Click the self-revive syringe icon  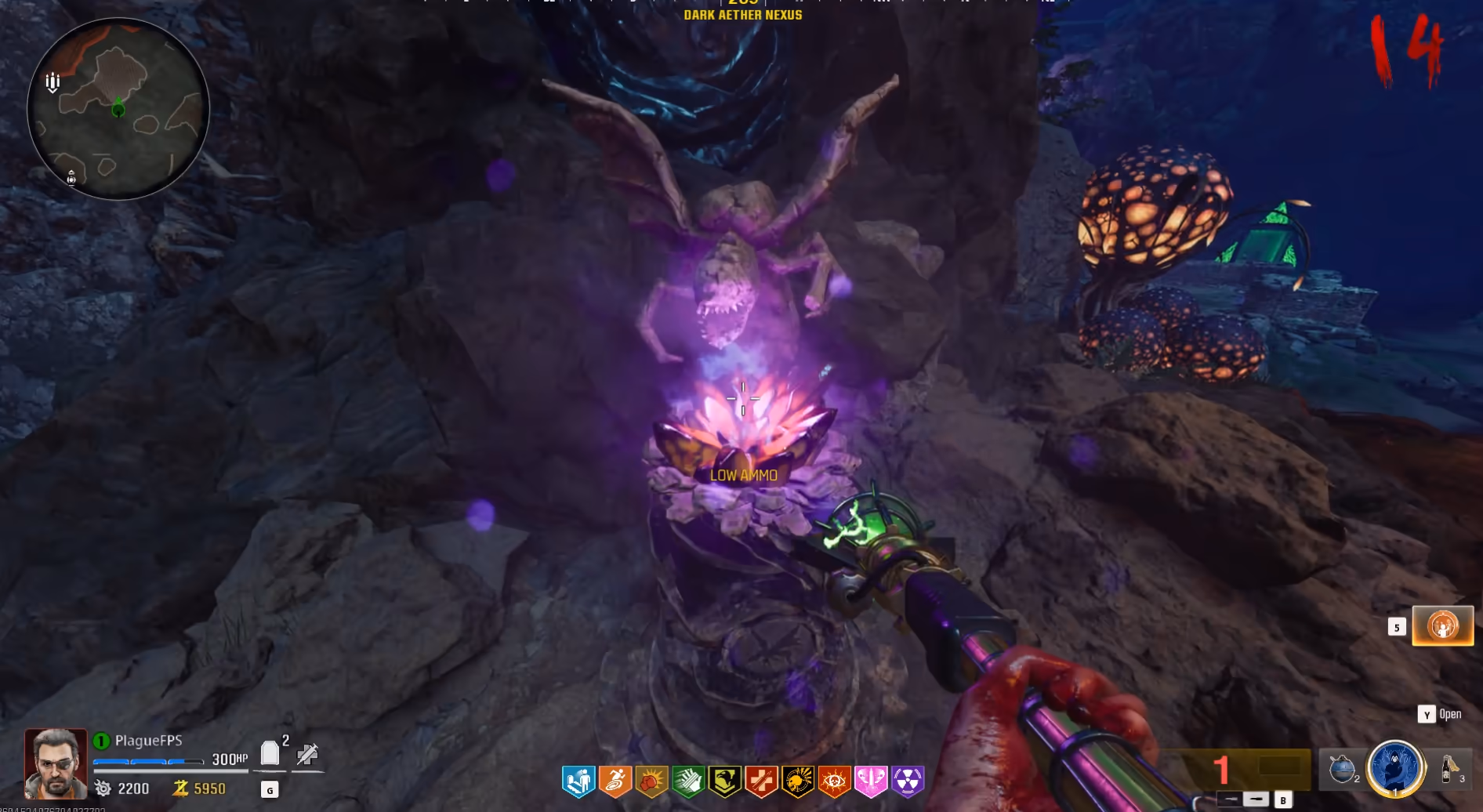click(307, 754)
